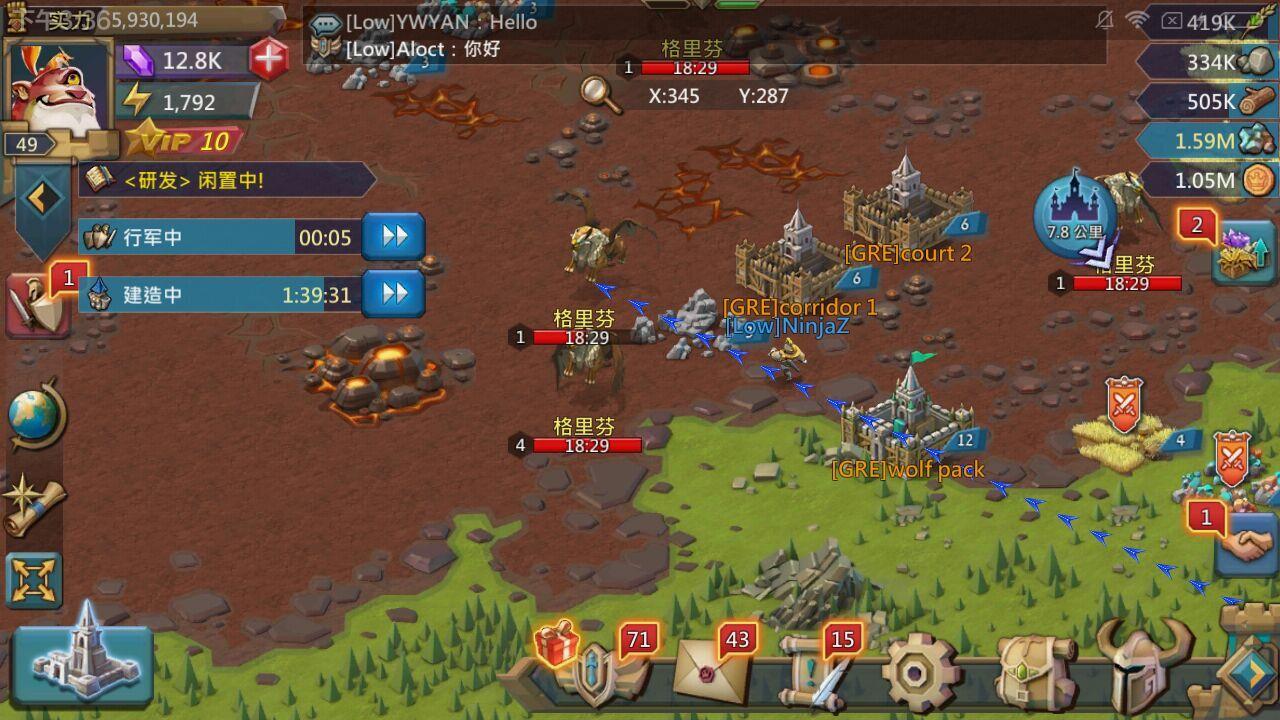Open the chat box messages

click(700, 36)
